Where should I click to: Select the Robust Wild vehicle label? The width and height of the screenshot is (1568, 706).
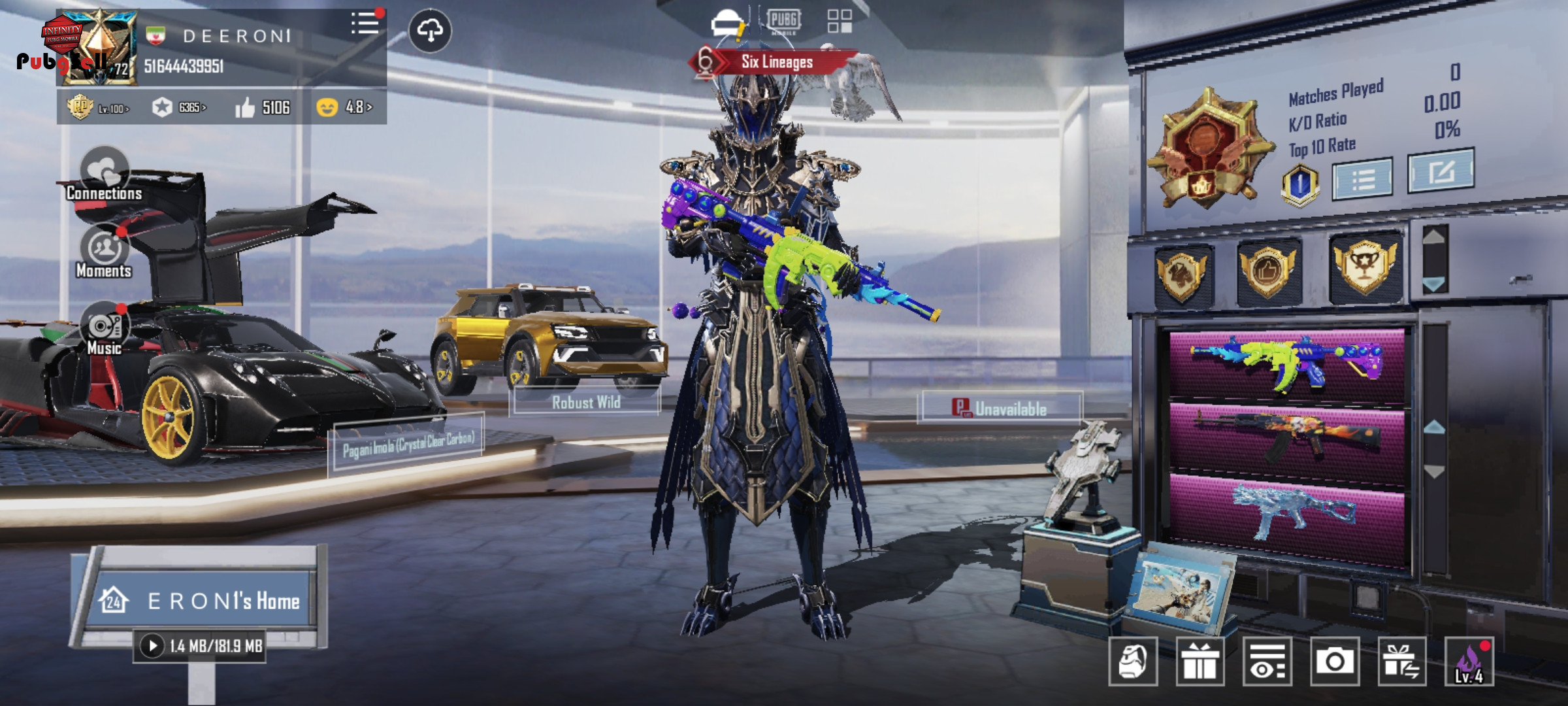(x=585, y=402)
